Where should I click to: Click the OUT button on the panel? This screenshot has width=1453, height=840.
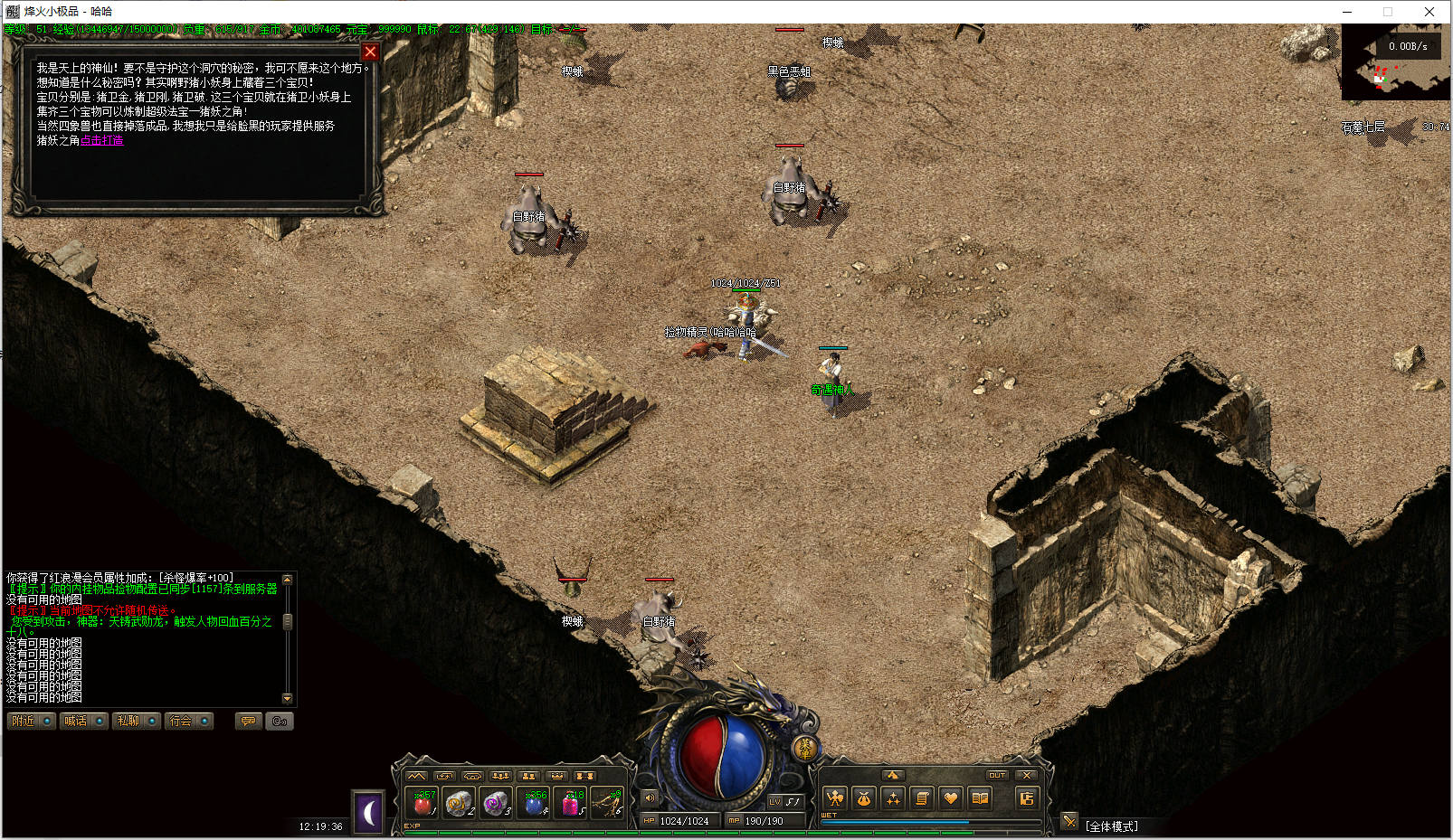coord(997,775)
